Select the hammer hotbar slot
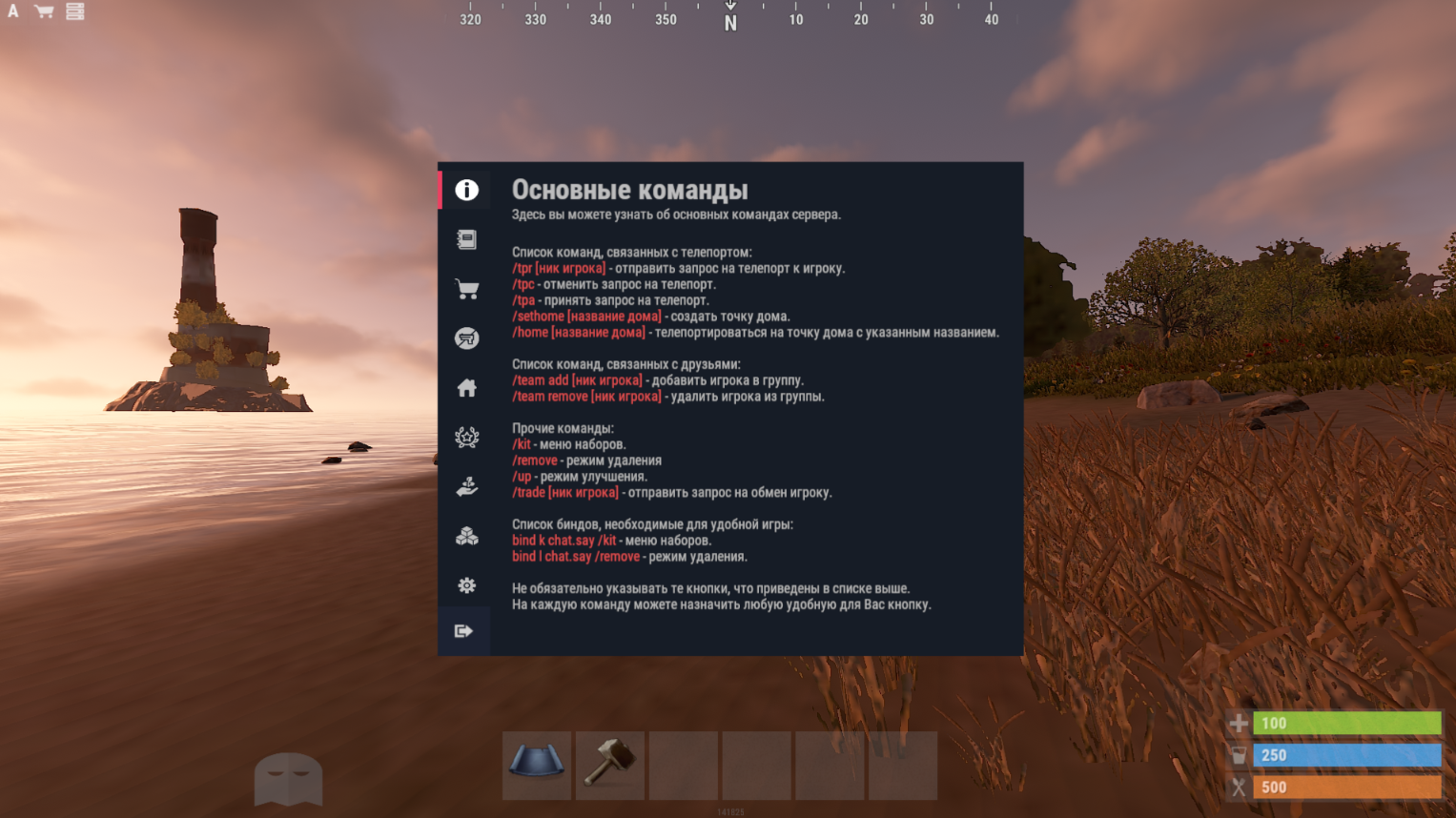 [x=610, y=765]
